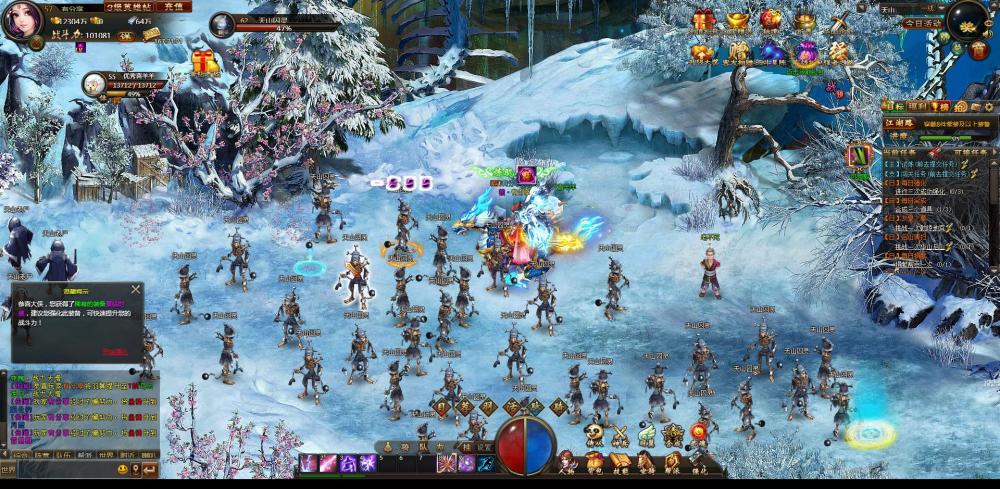Screen dimensions: 1000x489
Task: Click the orange gift box below the target frame
Action: (205, 63)
